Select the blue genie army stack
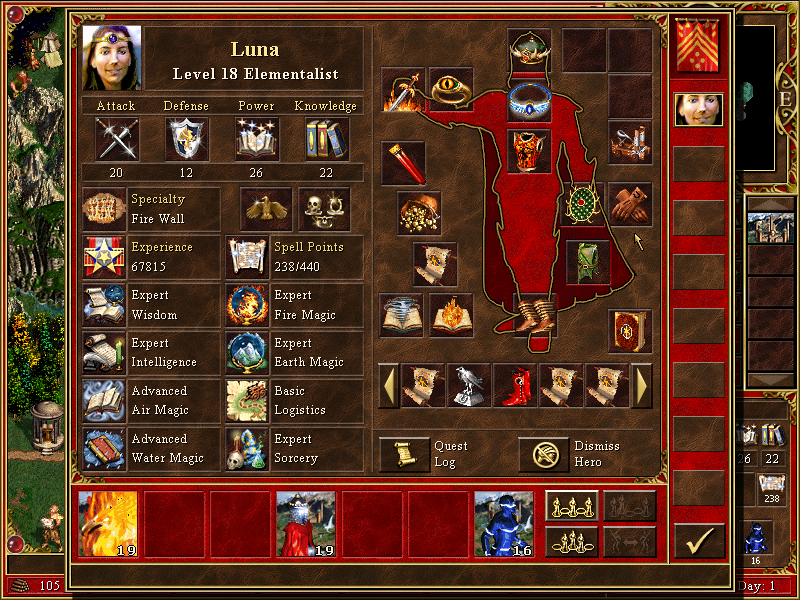This screenshot has height=601, width=801. (504, 523)
